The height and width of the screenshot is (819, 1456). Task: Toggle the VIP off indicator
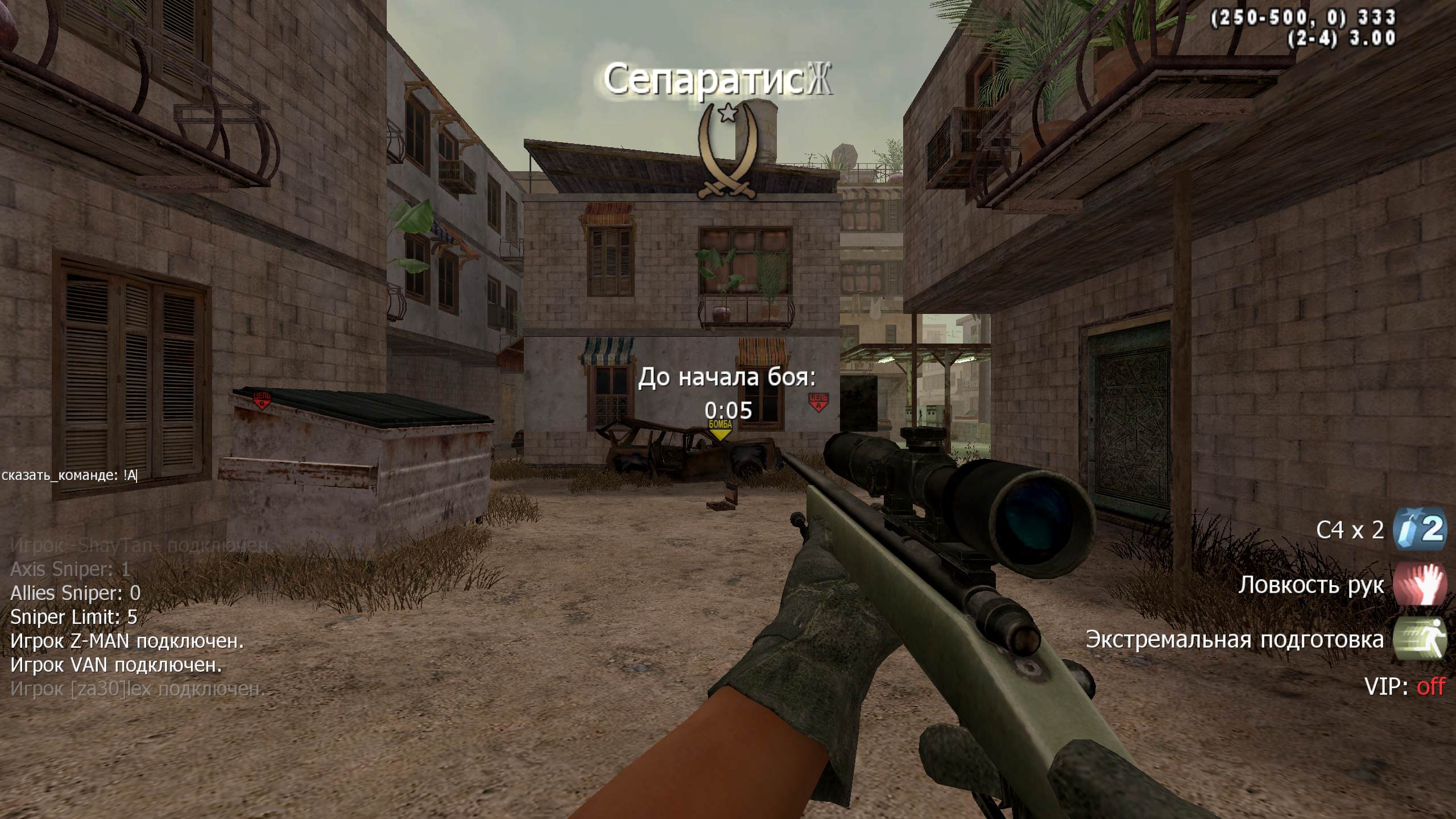[1404, 687]
